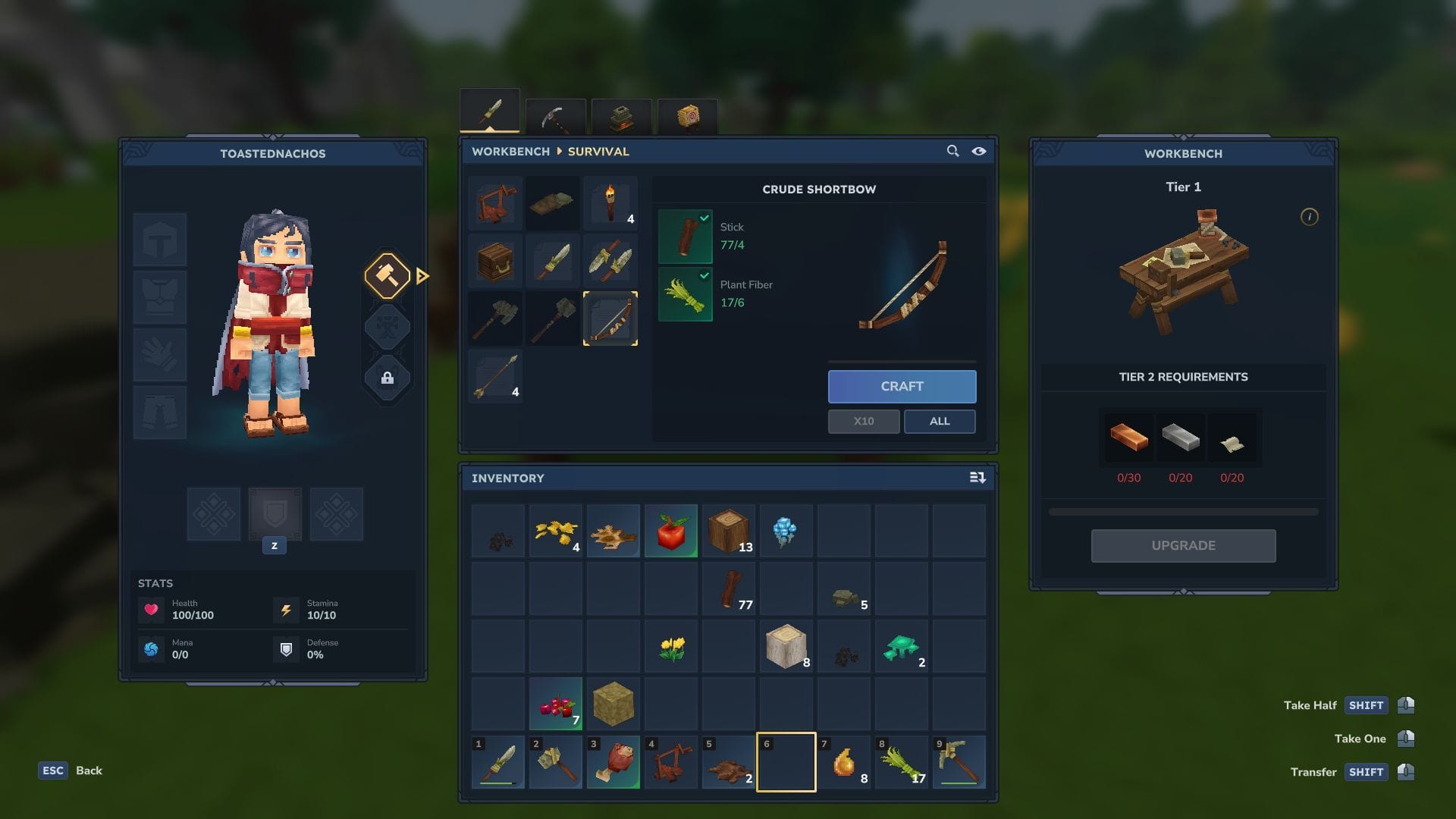1456x819 pixels.
Task: Expand the Survival breadcrumb arrow in workbench header
Action: (559, 152)
